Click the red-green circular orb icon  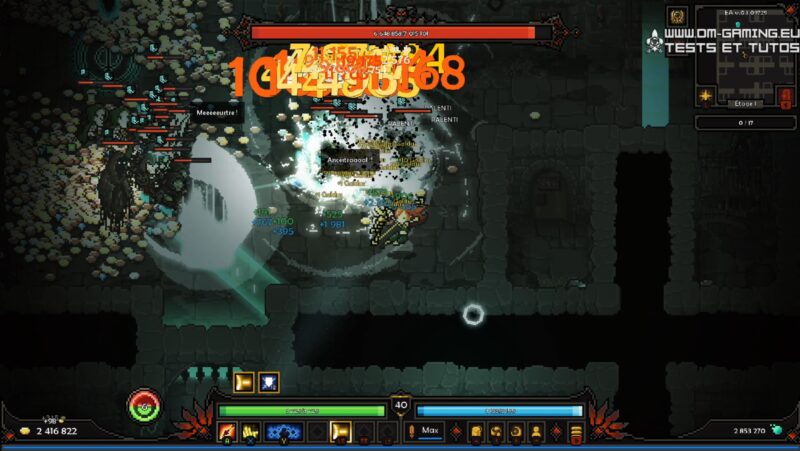(x=144, y=405)
